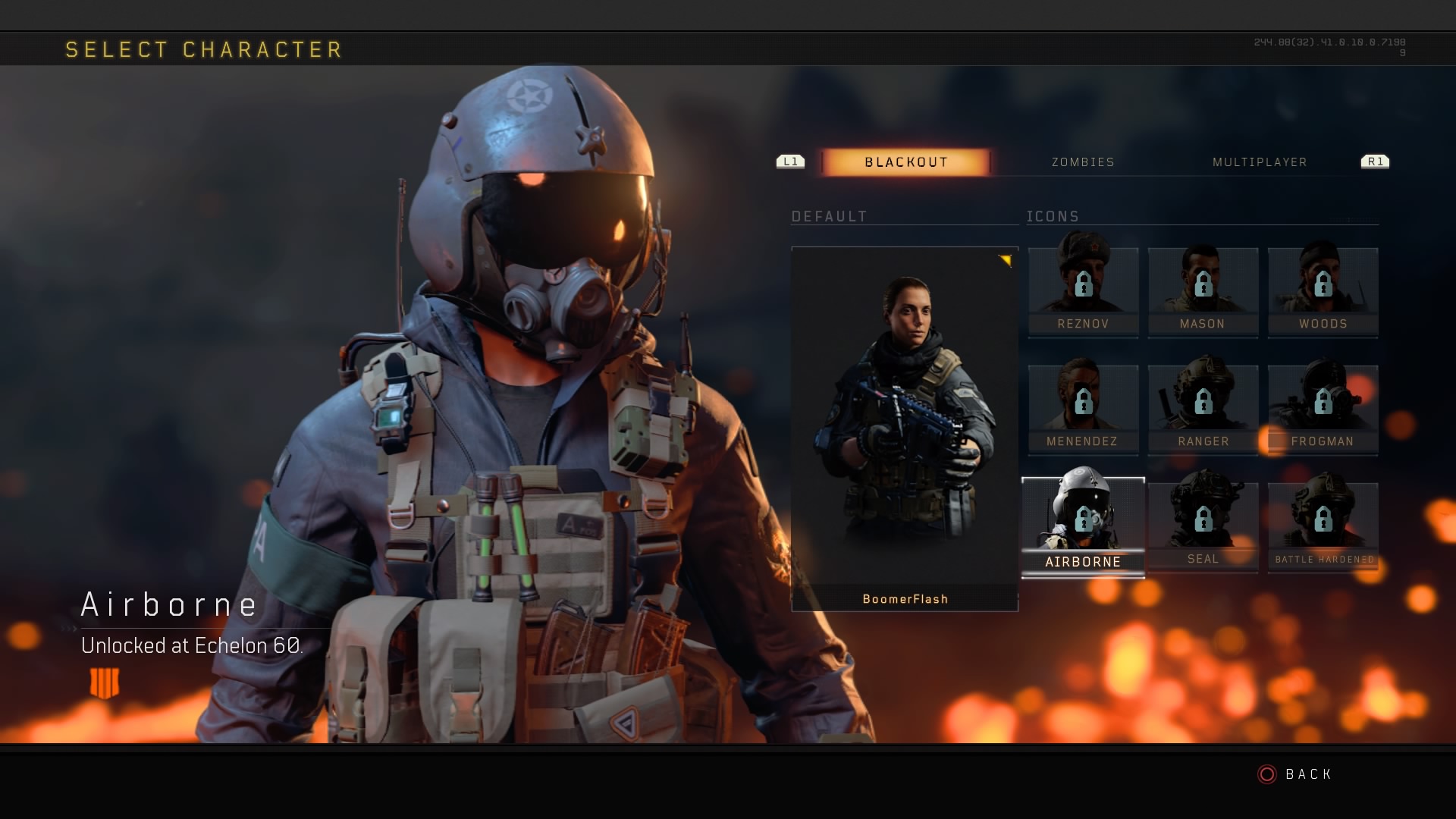Open the Zombies character tab
The image size is (1456, 819).
tap(1083, 162)
